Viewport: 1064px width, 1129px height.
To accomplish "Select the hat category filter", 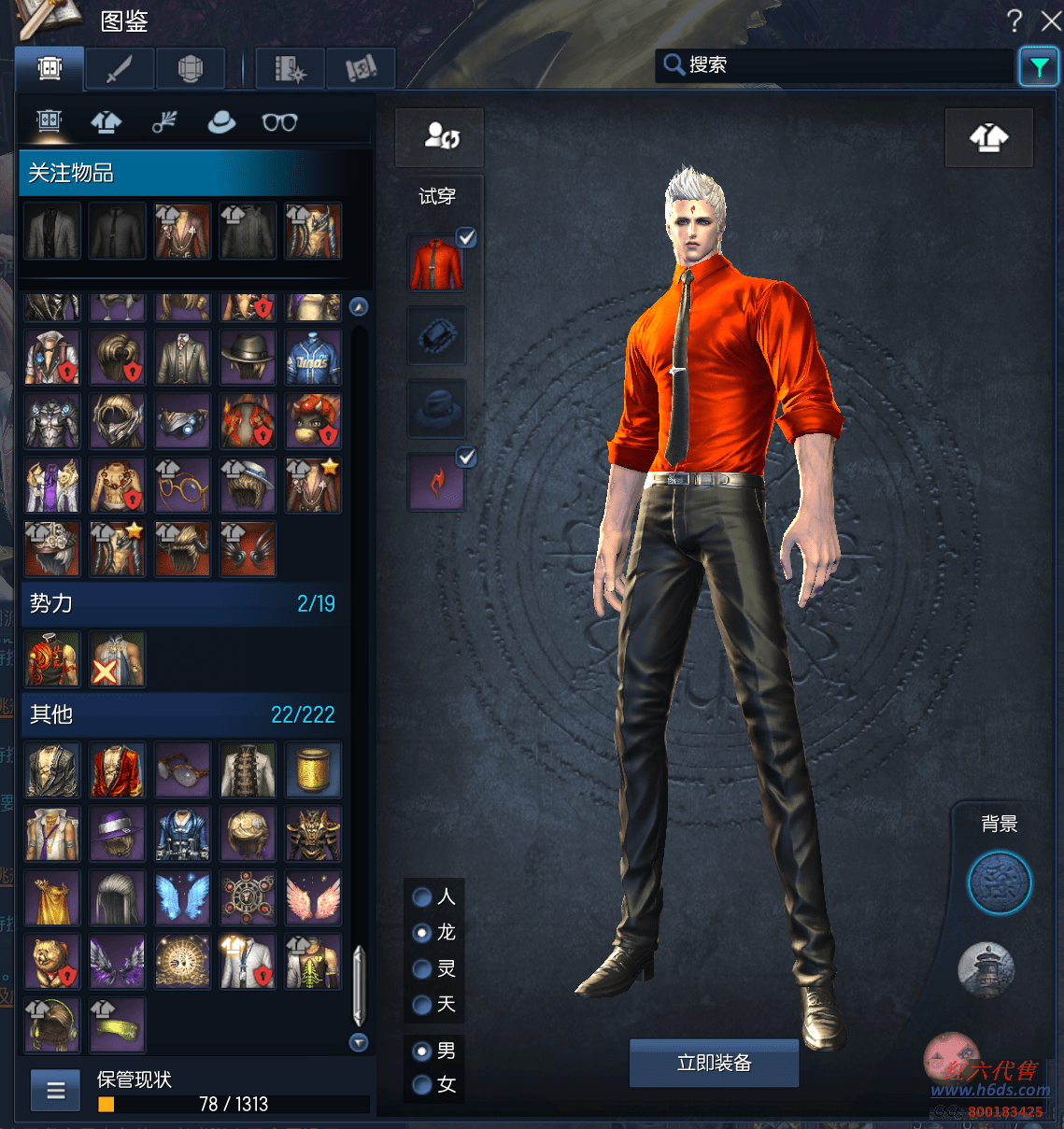I will pyautogui.click(x=221, y=121).
